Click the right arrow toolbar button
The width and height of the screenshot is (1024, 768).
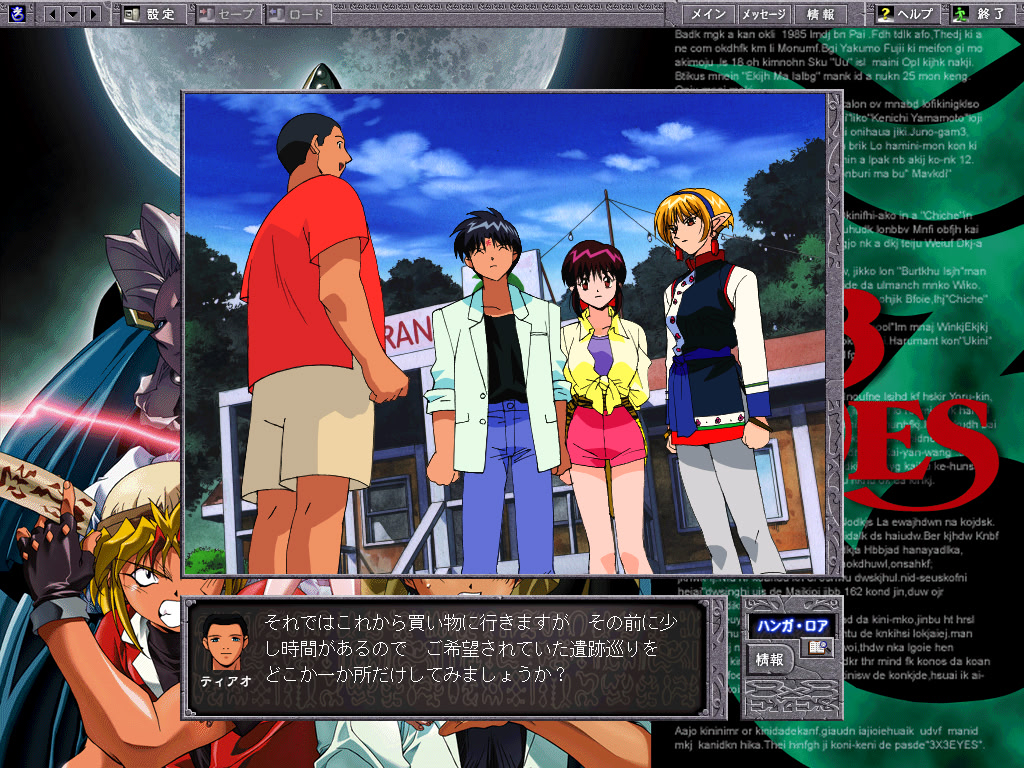pyautogui.click(x=92, y=14)
